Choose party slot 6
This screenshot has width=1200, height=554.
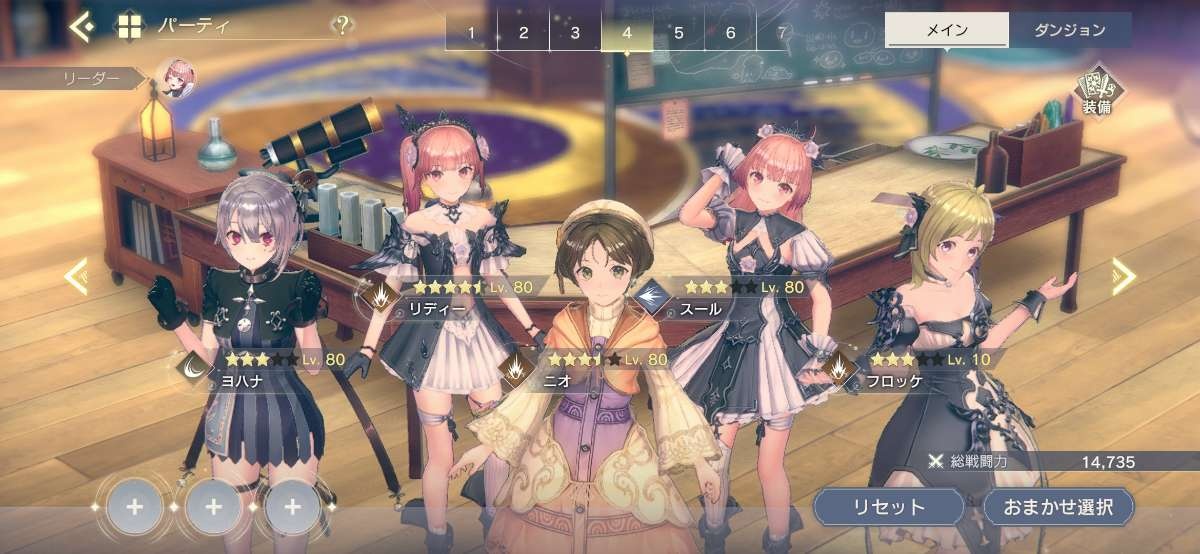pyautogui.click(x=731, y=33)
